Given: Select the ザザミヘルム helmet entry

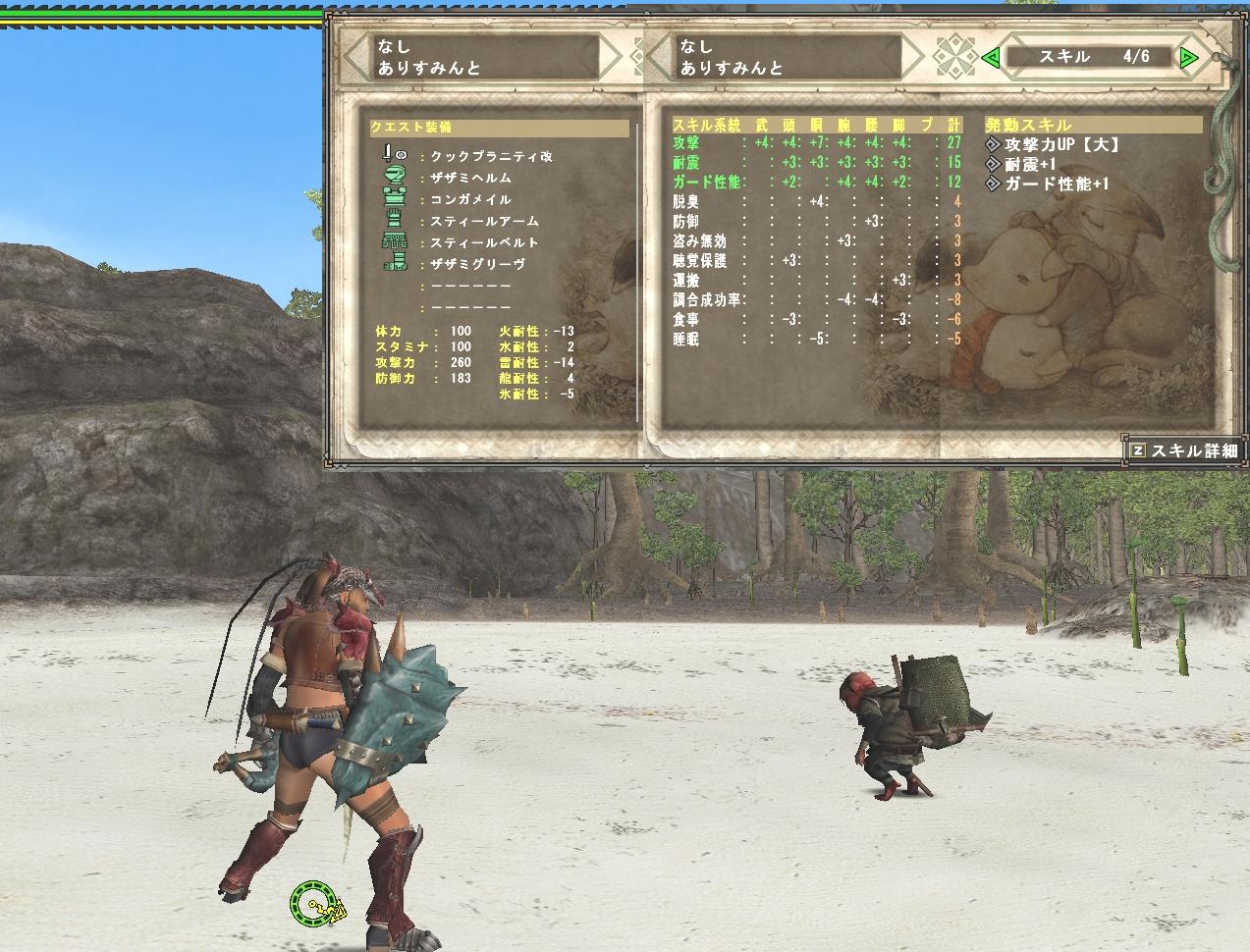Looking at the screenshot, I should tap(470, 178).
